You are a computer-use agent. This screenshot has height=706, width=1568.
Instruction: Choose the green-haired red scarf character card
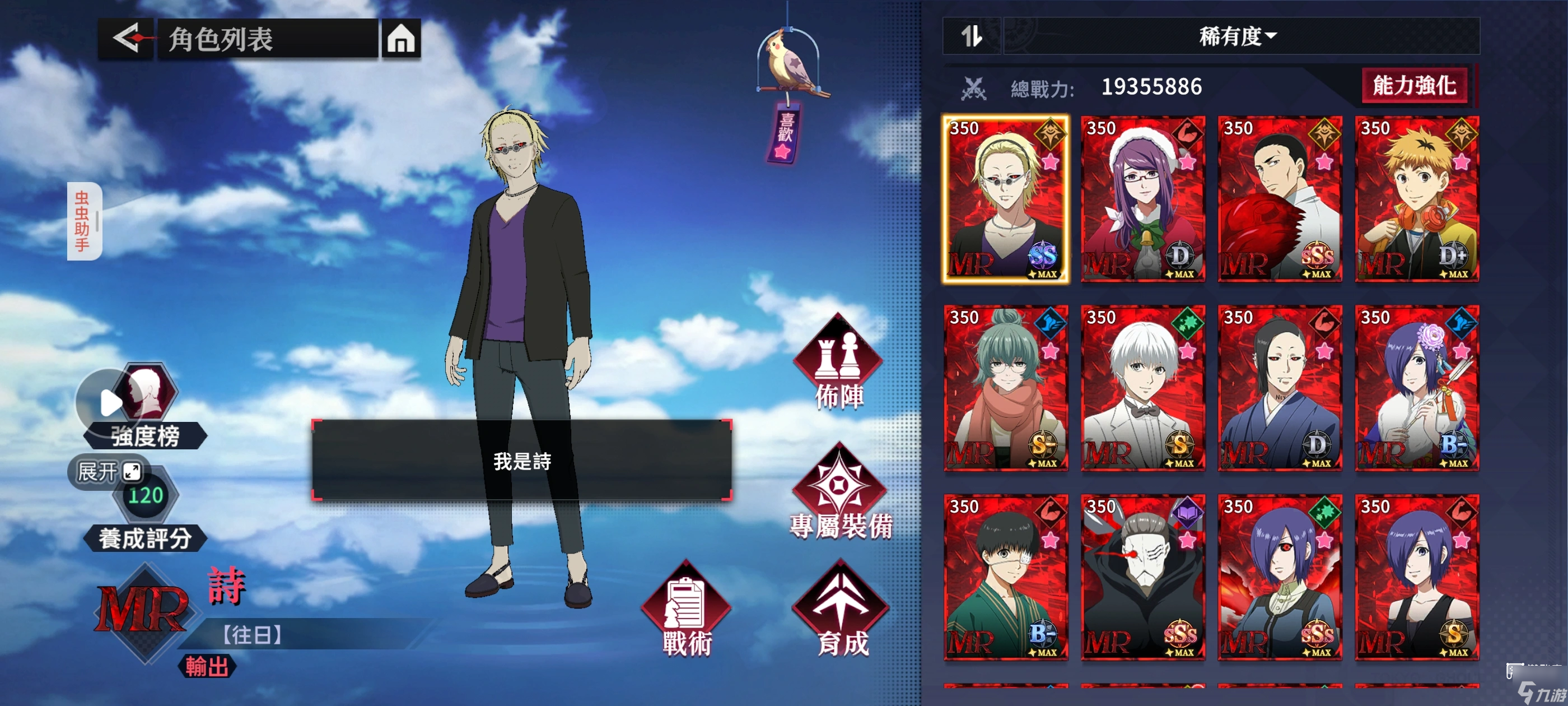click(1005, 388)
